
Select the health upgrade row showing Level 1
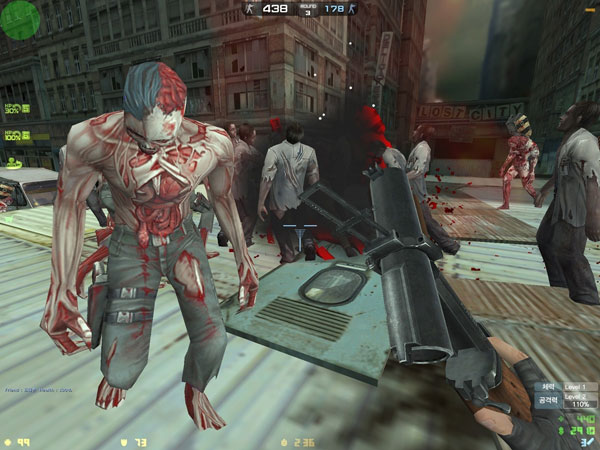click(560, 385)
